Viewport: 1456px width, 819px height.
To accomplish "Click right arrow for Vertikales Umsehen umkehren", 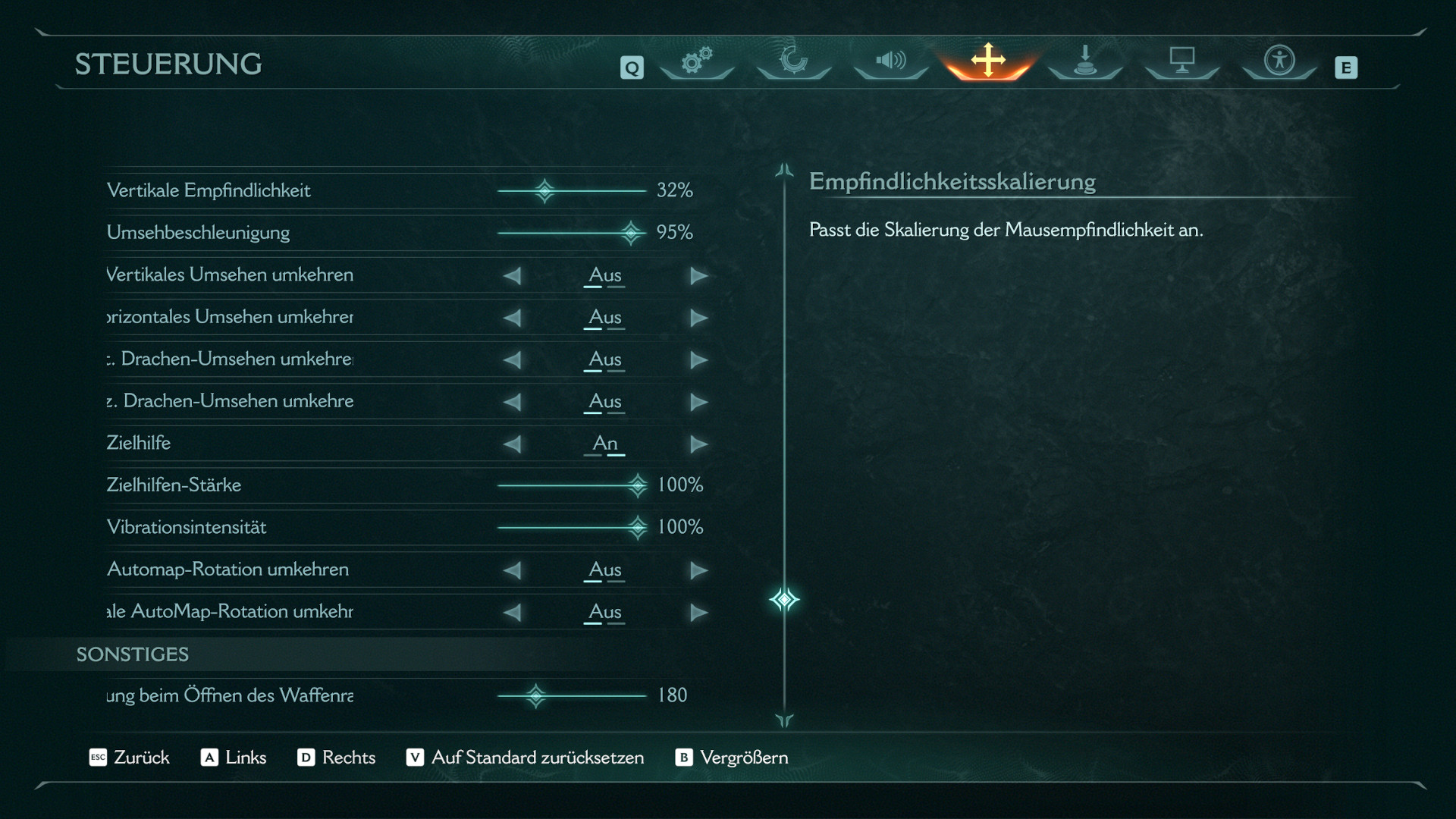I will coord(698,276).
